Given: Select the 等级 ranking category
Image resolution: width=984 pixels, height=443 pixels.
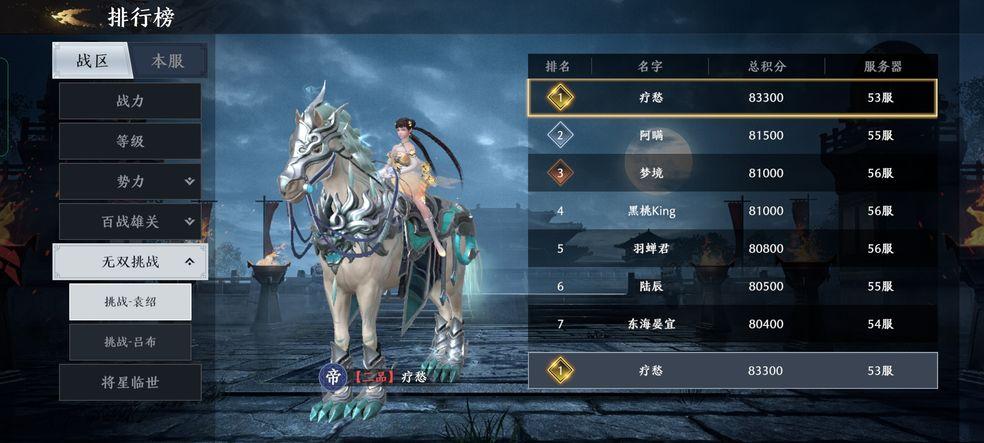Looking at the screenshot, I should tap(130, 141).
